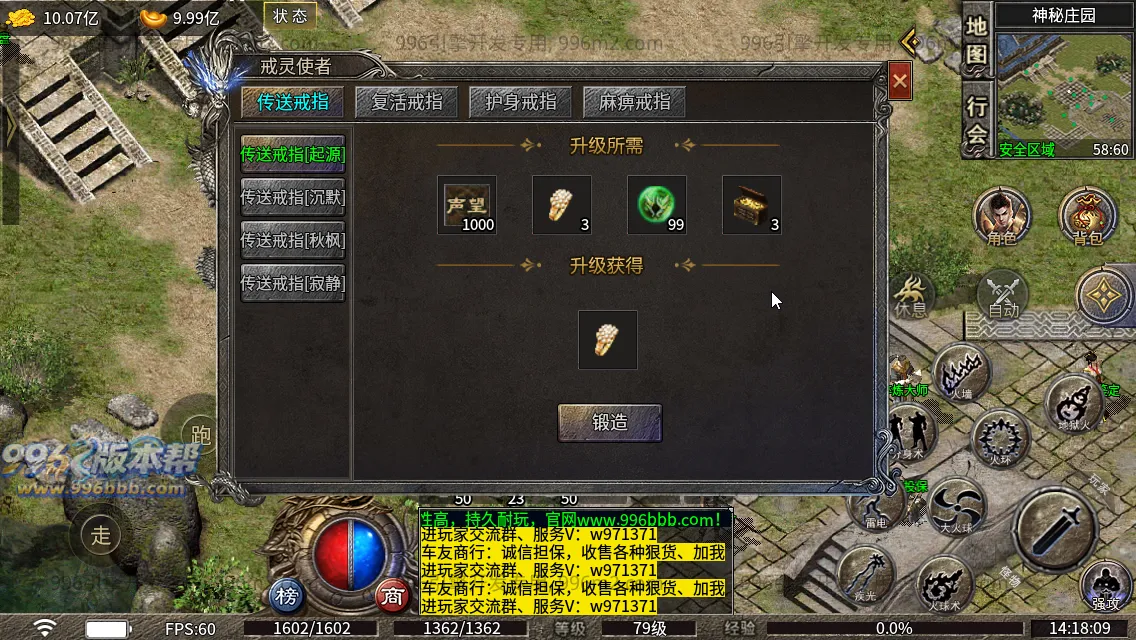
Task: Pick the 传送戒指[寂静] entry
Action: point(293,284)
